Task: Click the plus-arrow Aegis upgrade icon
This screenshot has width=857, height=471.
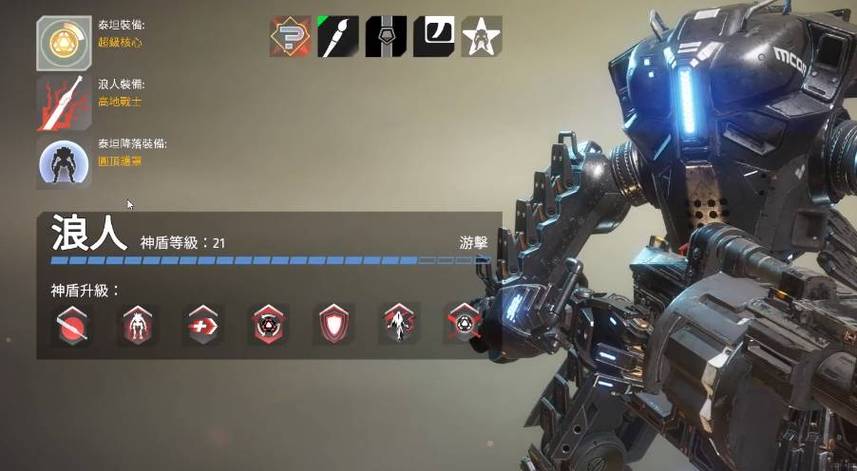Action: (203, 325)
